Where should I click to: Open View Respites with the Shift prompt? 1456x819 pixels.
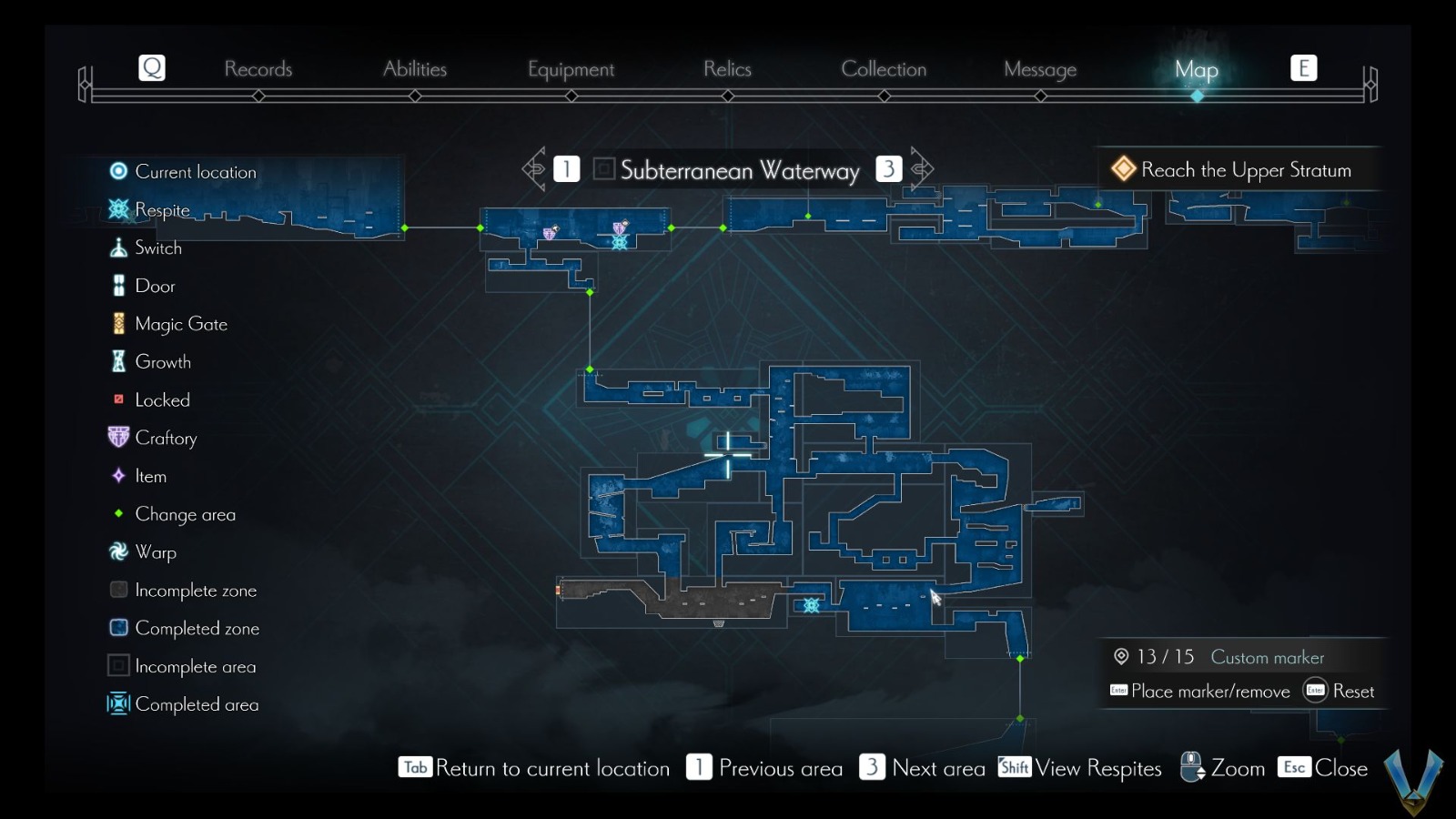pos(1013,768)
